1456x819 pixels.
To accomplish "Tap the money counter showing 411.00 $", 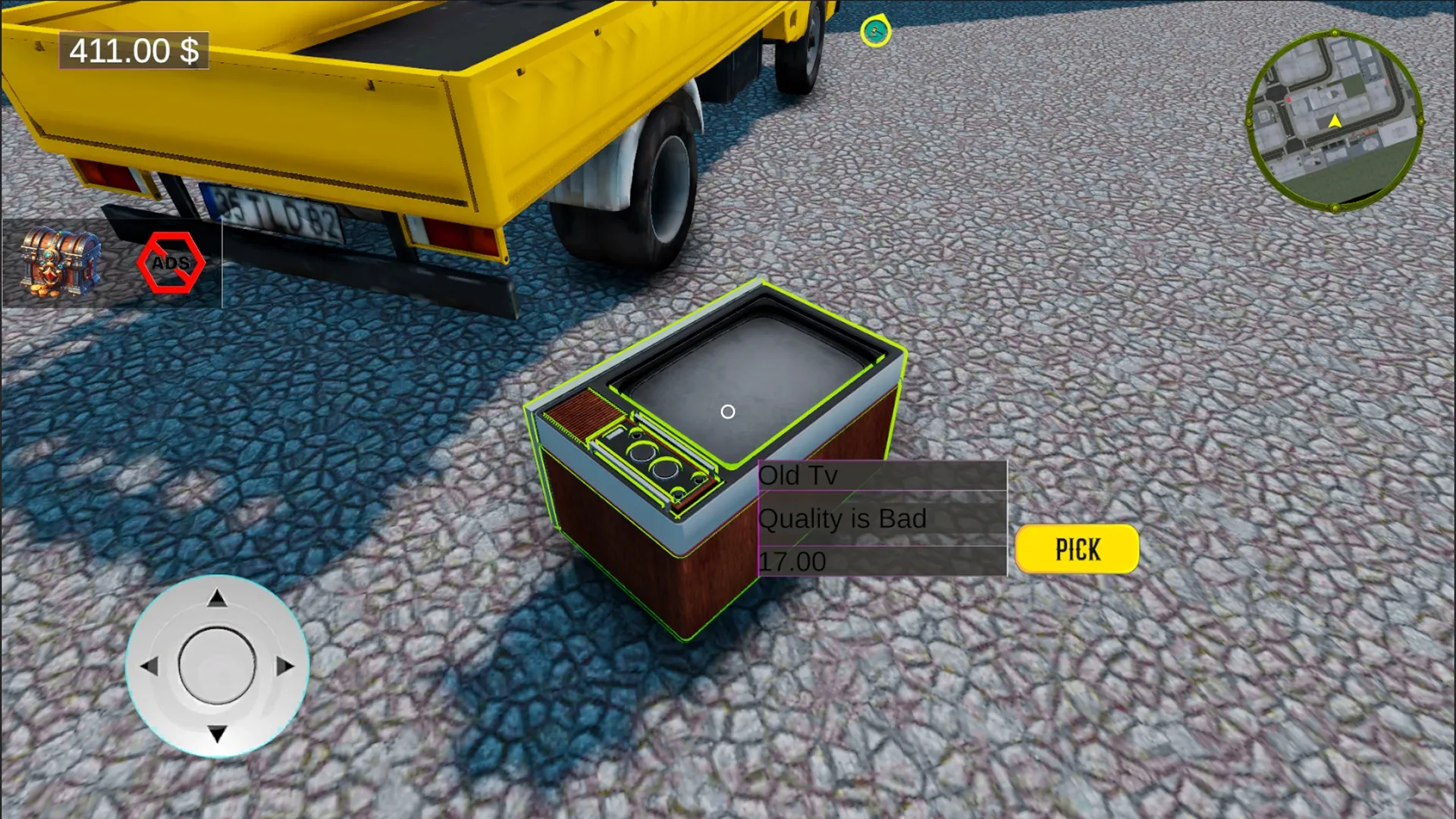I will click(133, 52).
